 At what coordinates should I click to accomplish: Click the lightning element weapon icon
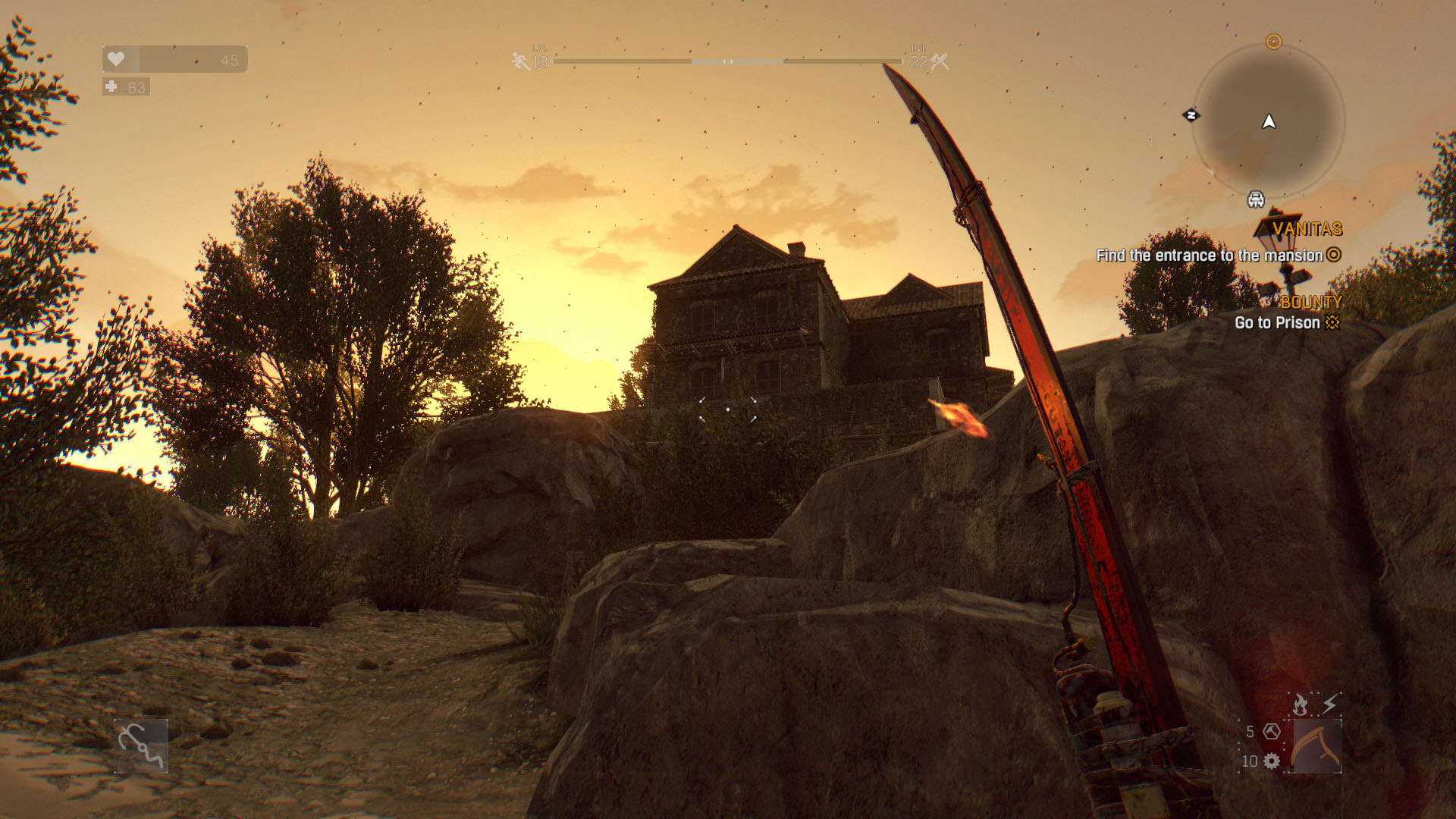[x=1330, y=704]
